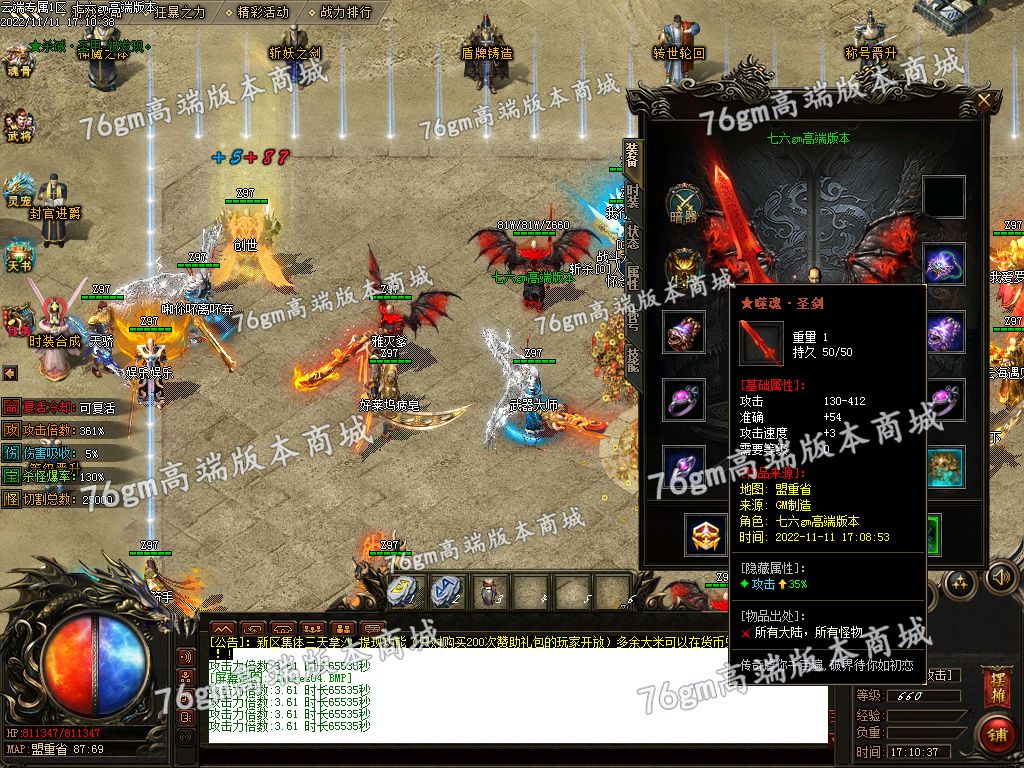
Task: Open the 铺 shop button
Action: [x=995, y=733]
